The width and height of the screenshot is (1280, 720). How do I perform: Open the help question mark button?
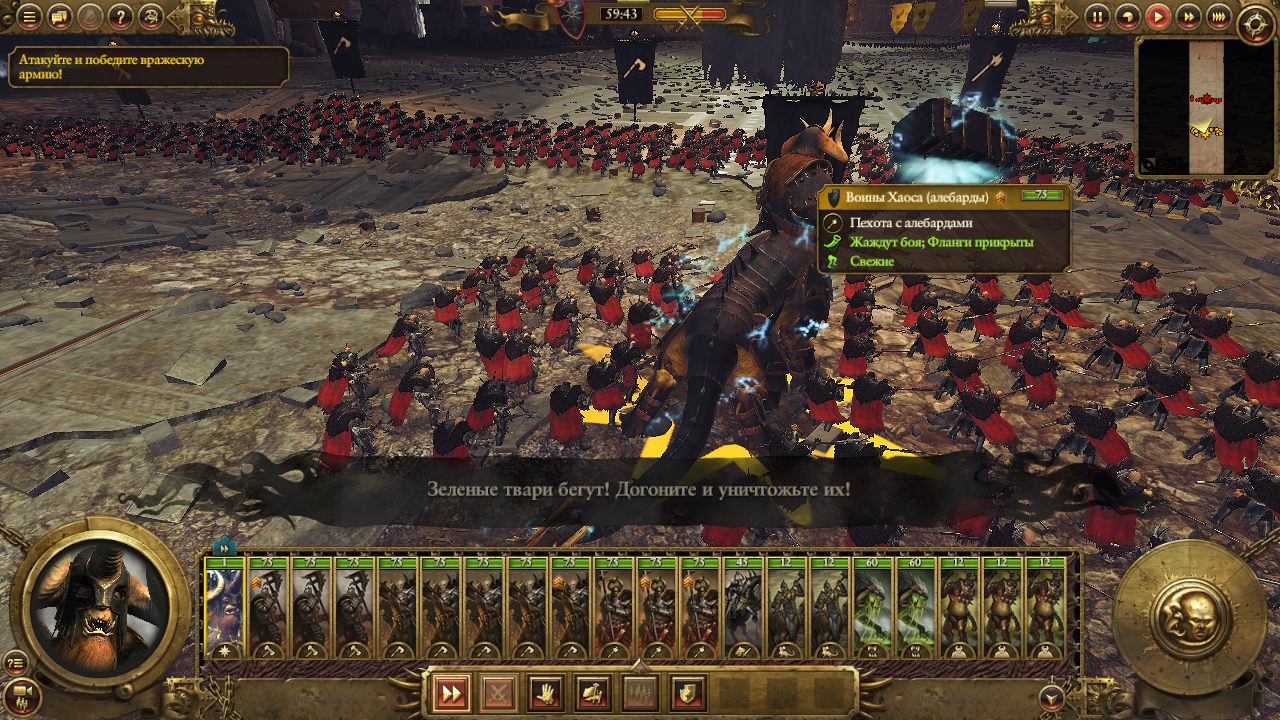pos(120,16)
